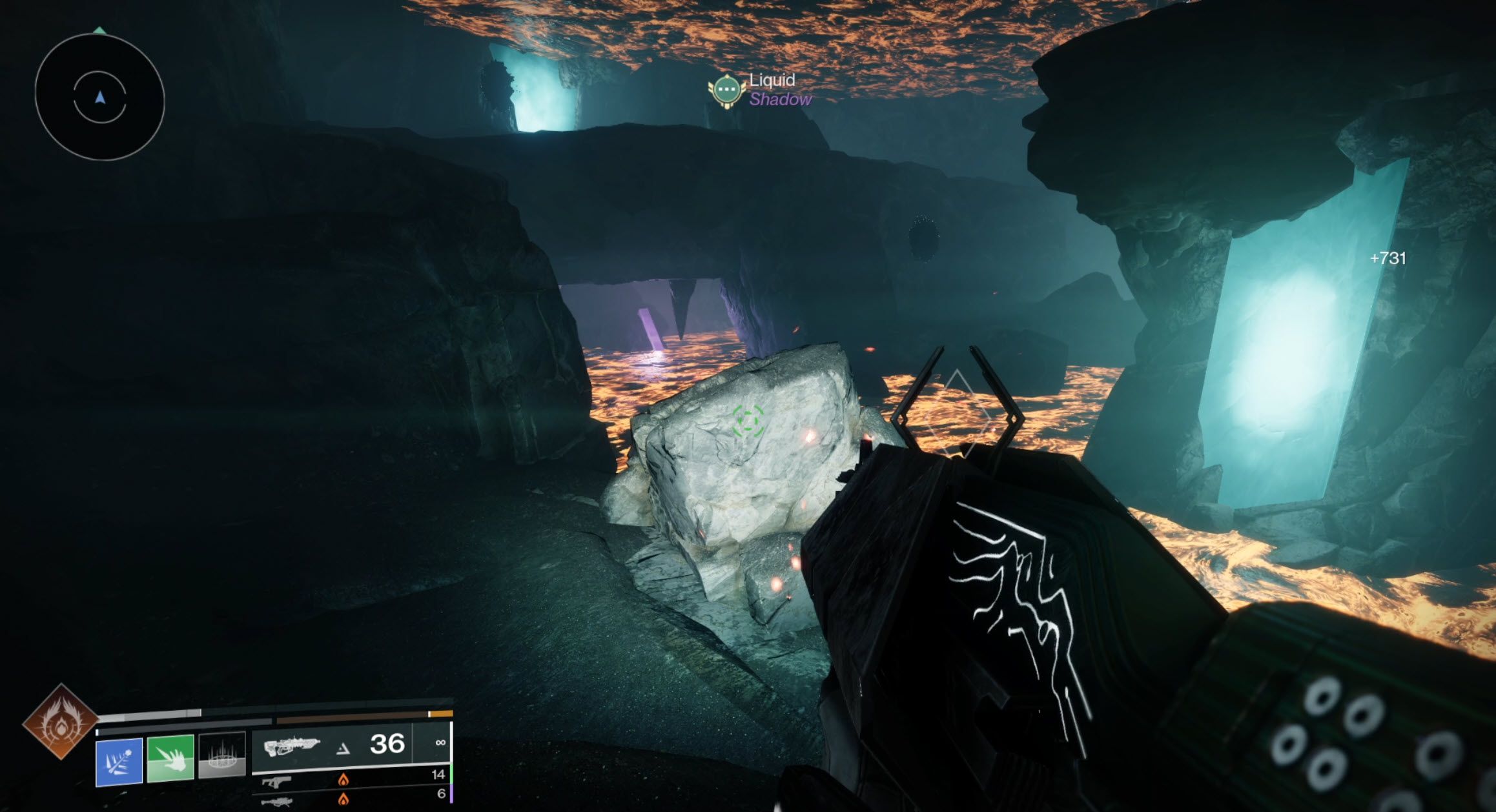This screenshot has width=1496, height=812.
Task: Click the infinity ammo reserve symbol
Action: pos(440,743)
